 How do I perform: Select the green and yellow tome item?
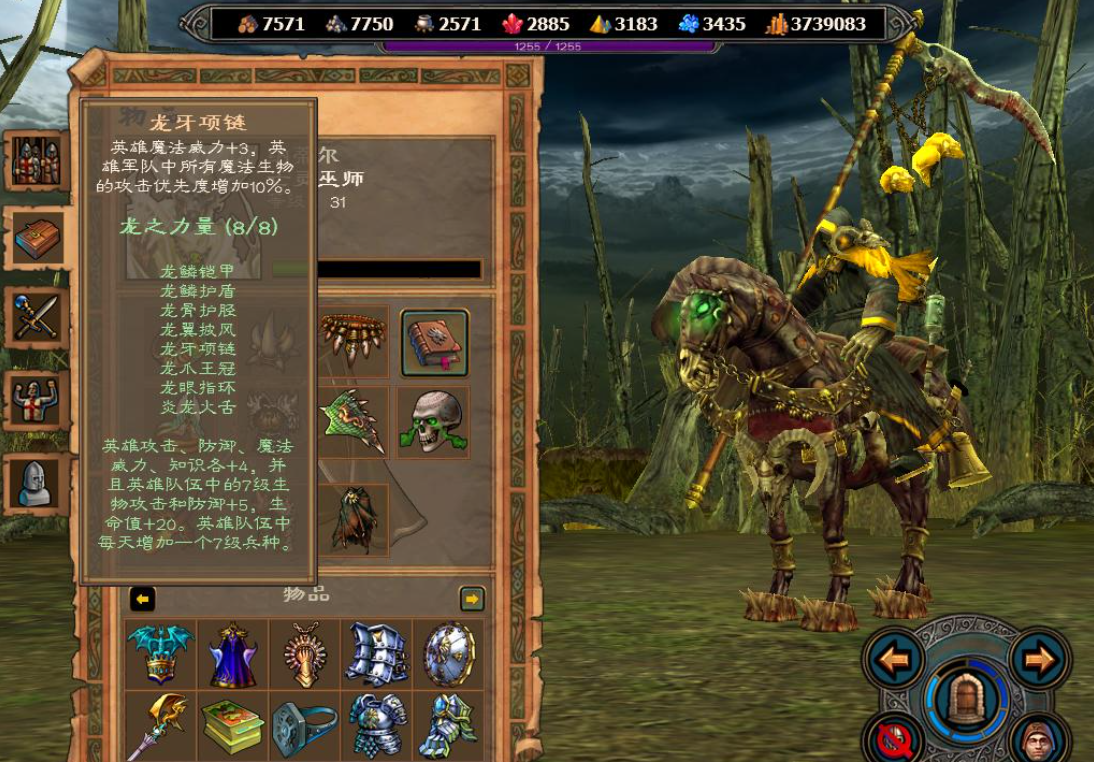tap(233, 725)
